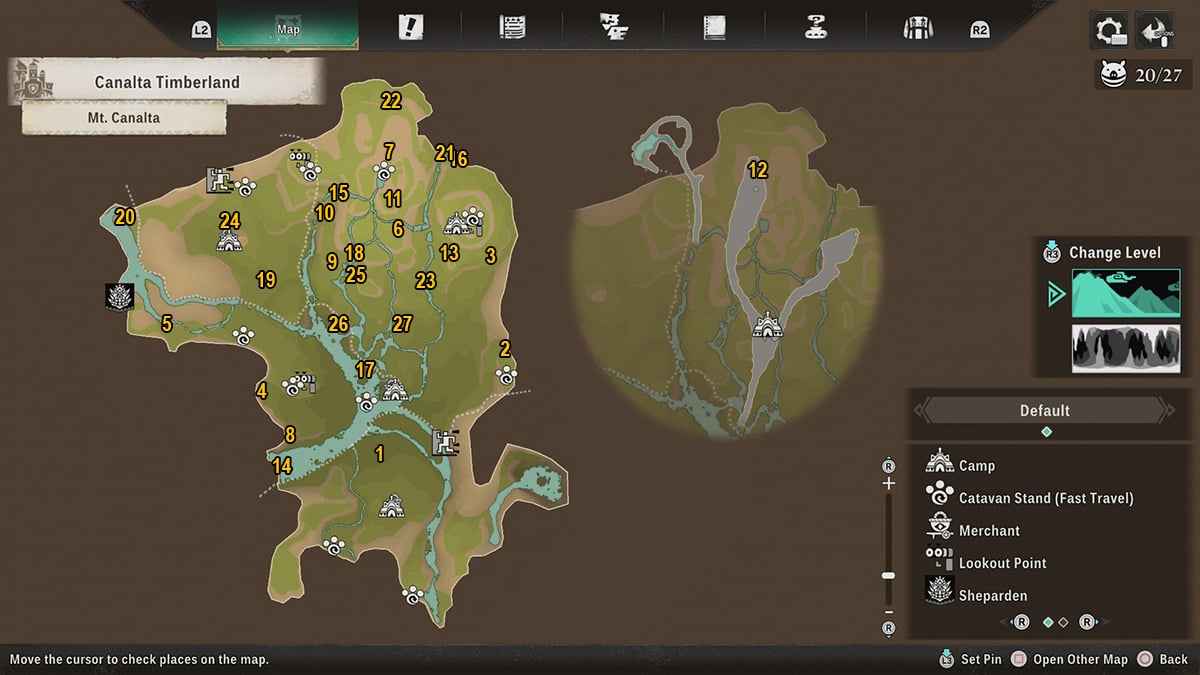Viewport: 1200px width, 675px height.
Task: Choose the mountain surface level thumbnail
Action: [1126, 293]
